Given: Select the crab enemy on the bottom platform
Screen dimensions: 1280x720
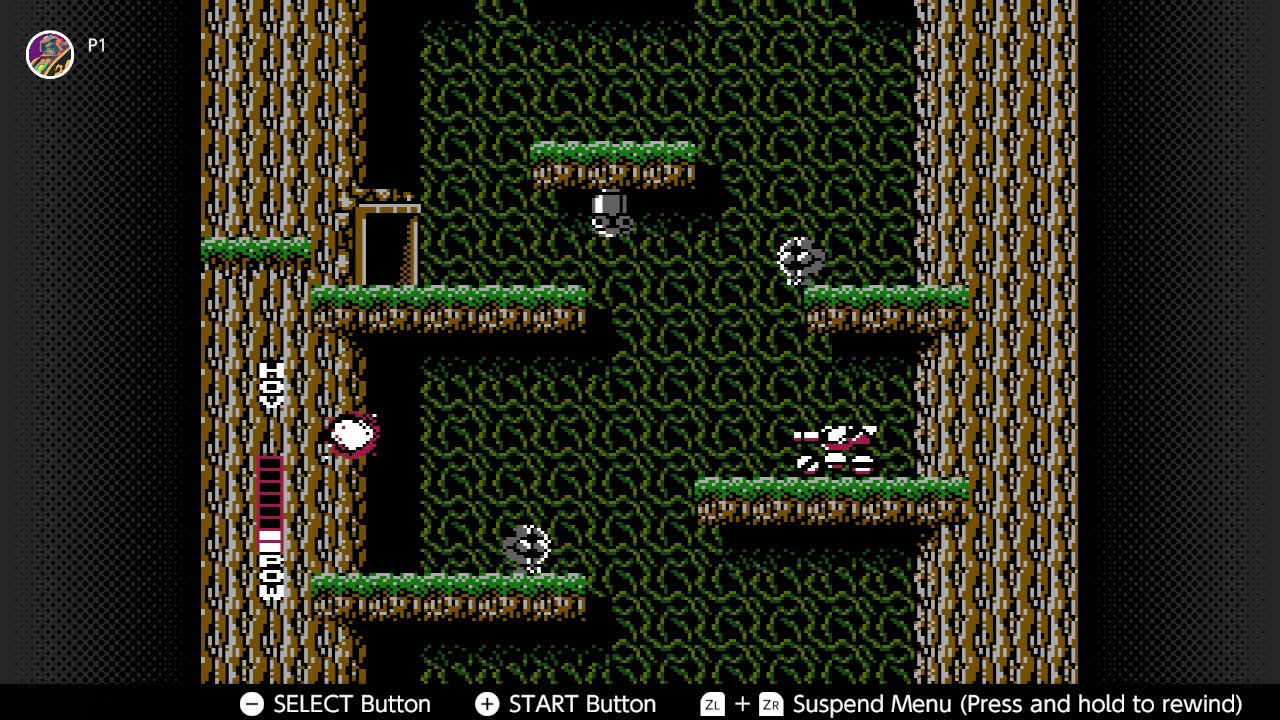Looking at the screenshot, I should (x=527, y=549).
